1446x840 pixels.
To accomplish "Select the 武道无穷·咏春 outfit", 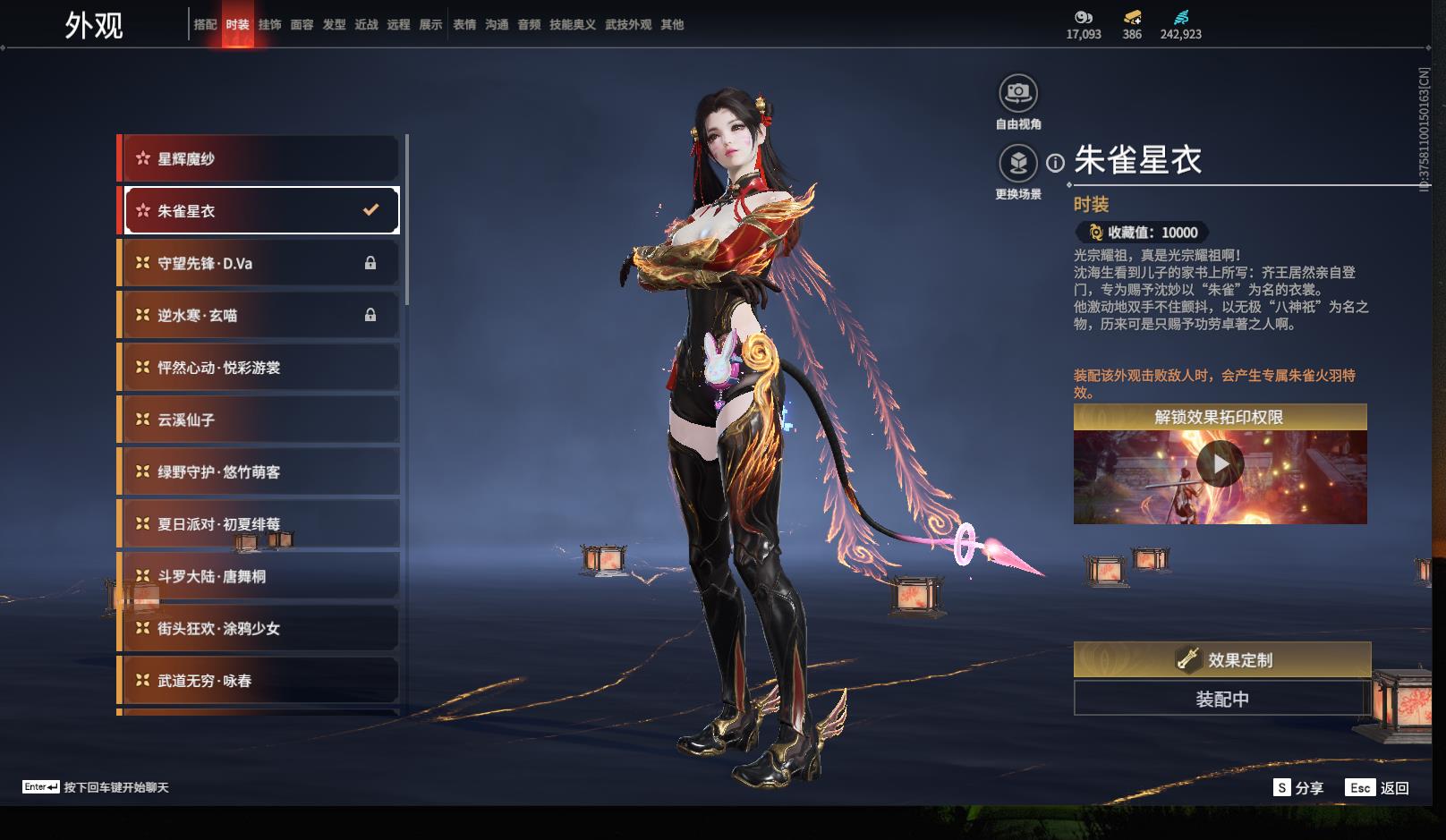I will tap(259, 681).
